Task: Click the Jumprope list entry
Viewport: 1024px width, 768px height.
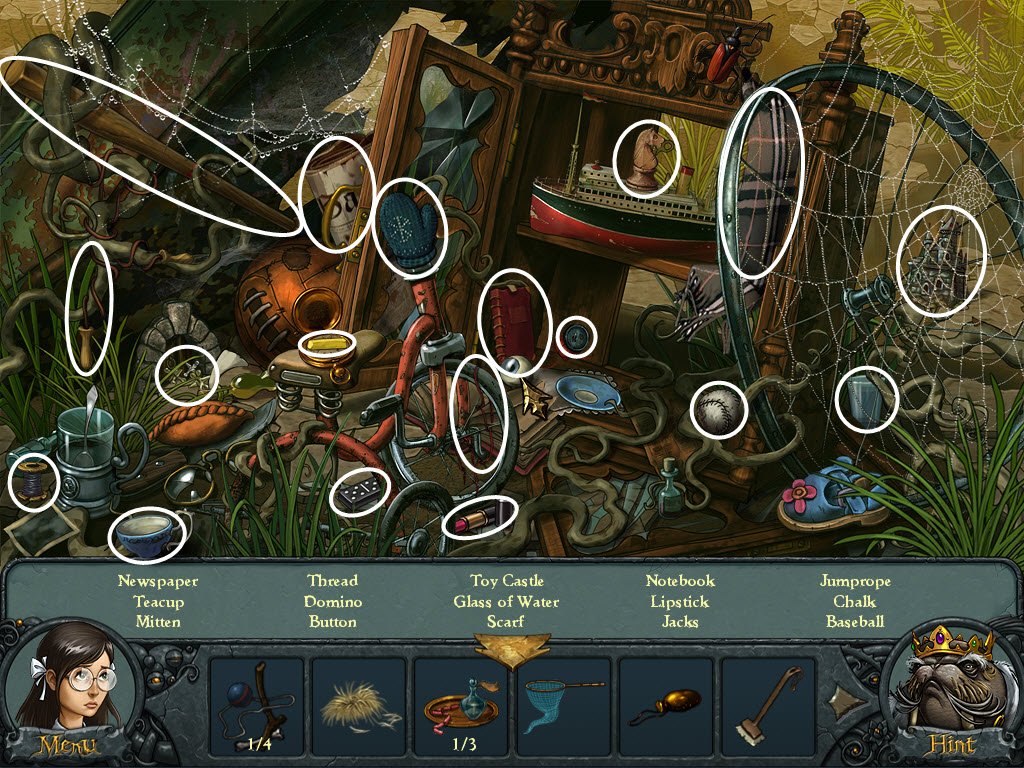Action: click(x=855, y=581)
